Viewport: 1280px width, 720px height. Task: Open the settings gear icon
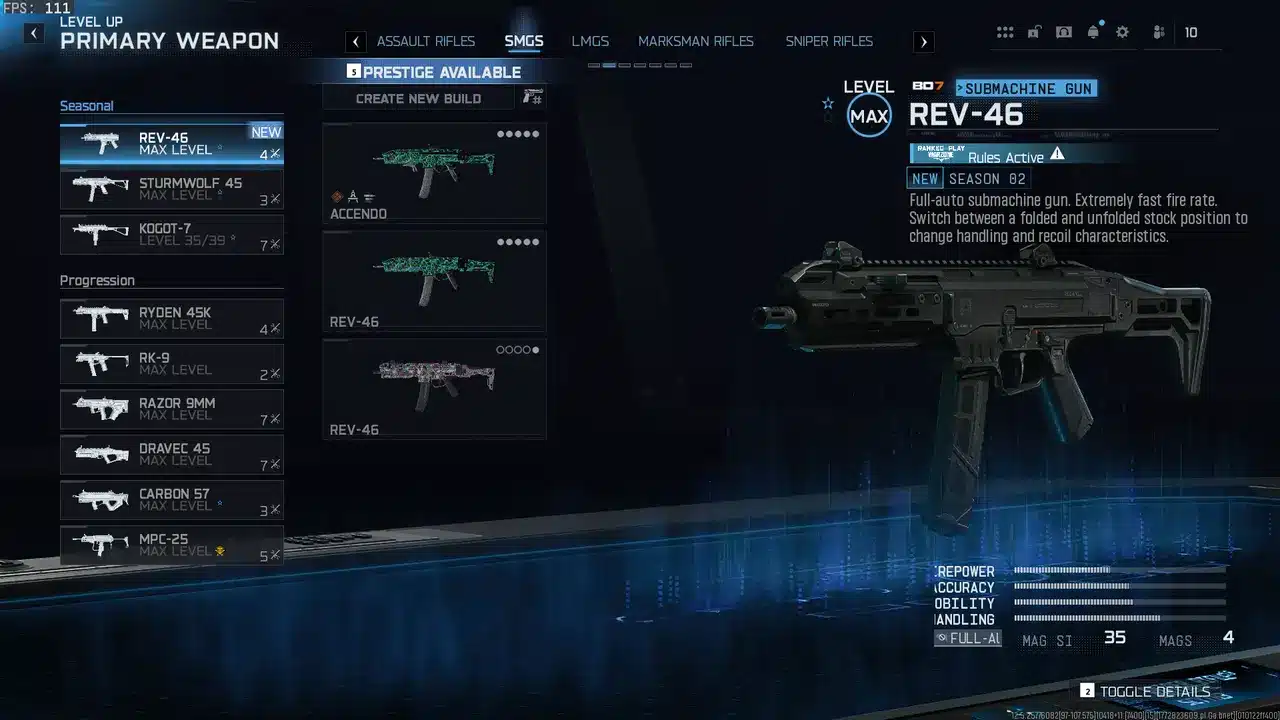[1122, 32]
